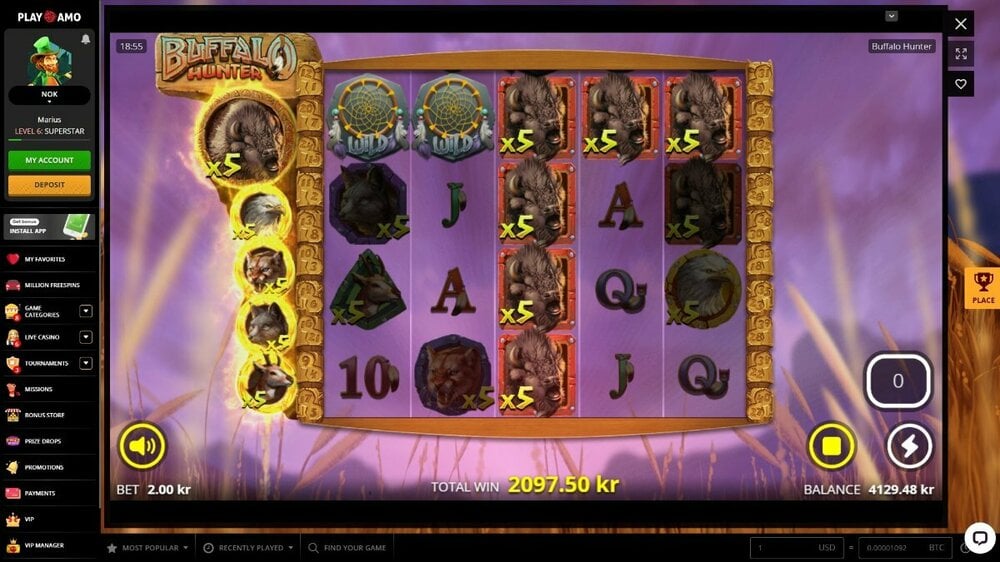The image size is (1000, 562).
Task: Add game to favorites with heart icon
Action: pyautogui.click(x=961, y=85)
